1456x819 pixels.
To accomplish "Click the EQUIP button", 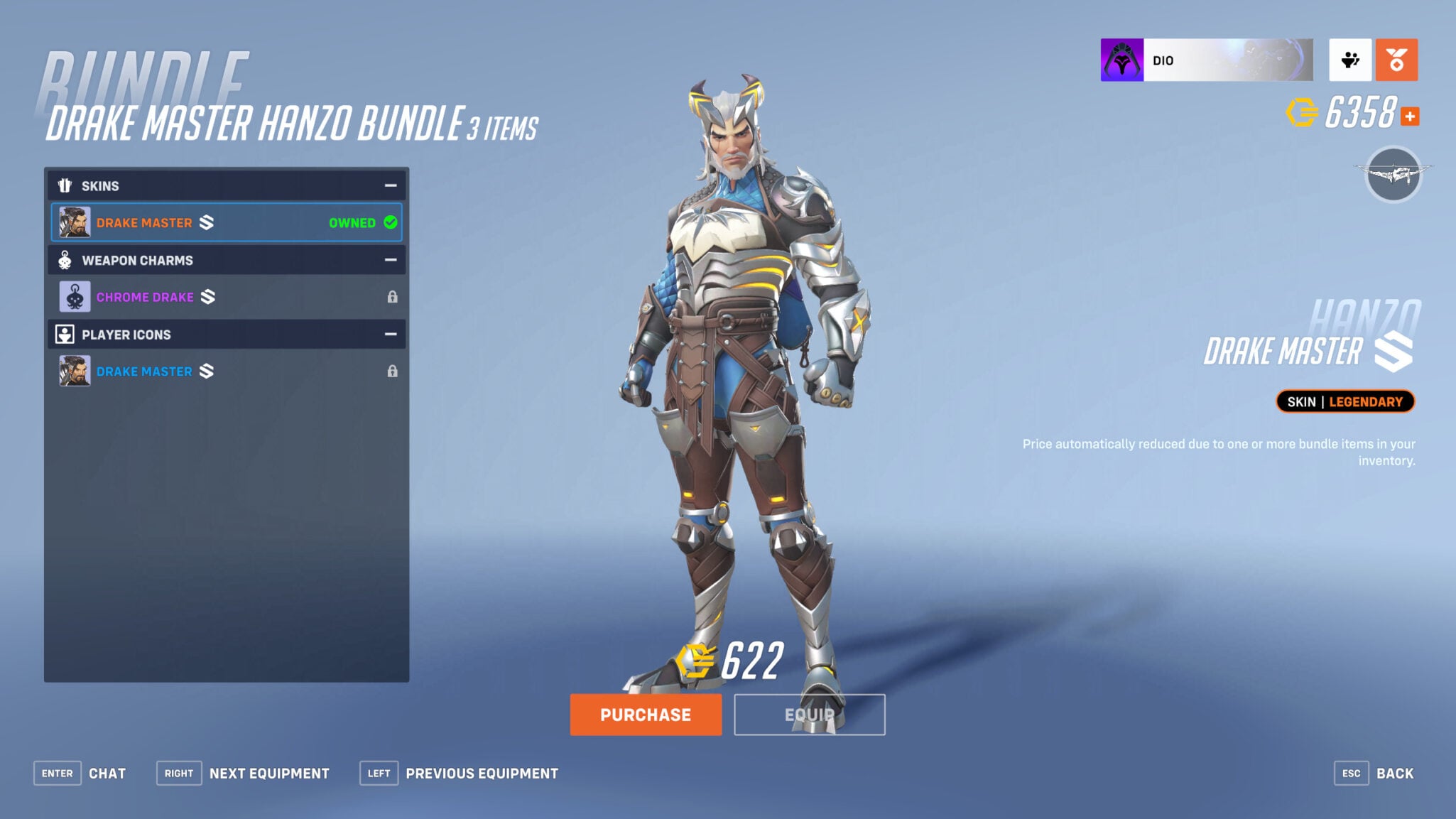I will 809,715.
